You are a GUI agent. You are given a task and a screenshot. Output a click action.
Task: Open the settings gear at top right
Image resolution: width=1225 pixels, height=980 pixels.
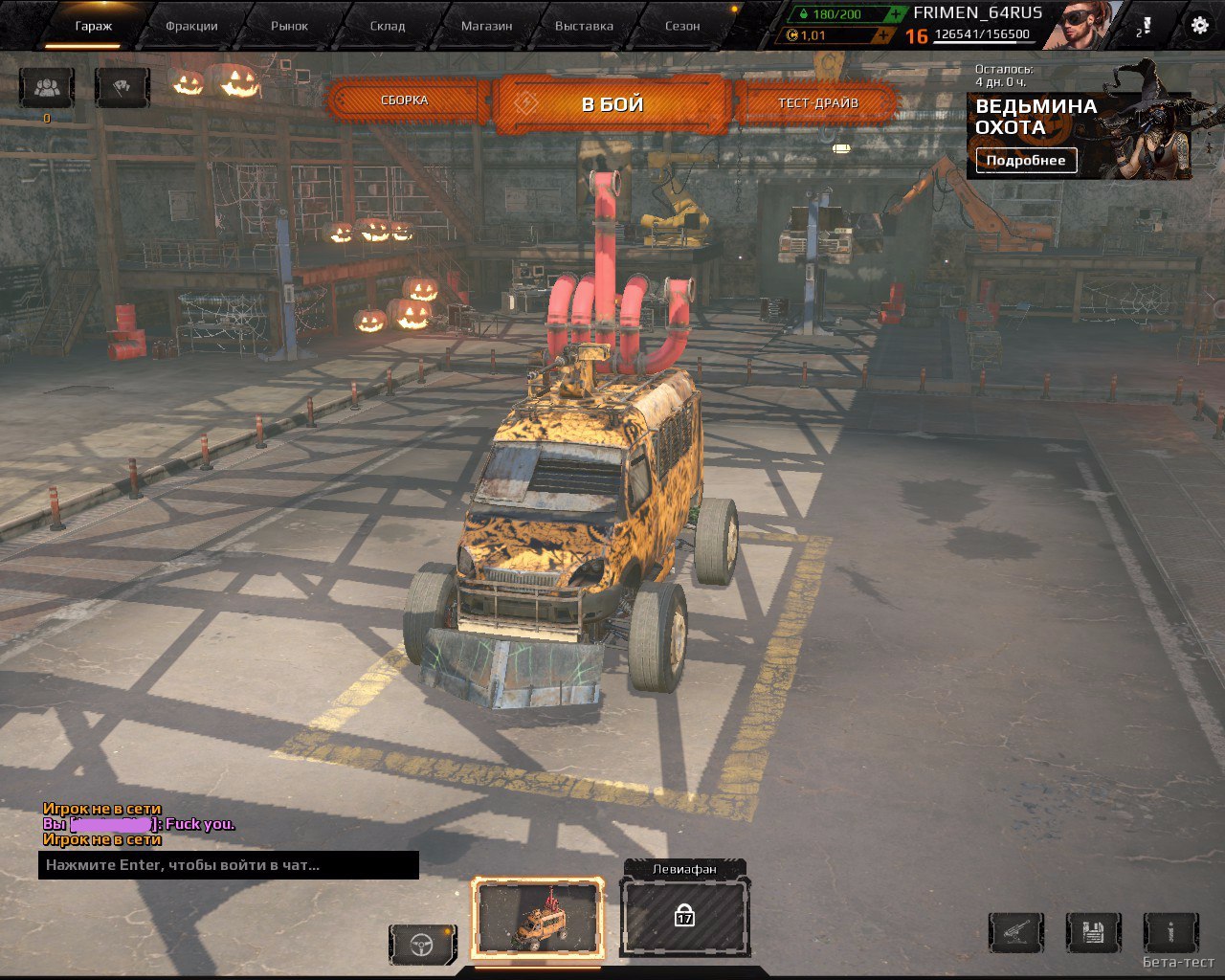click(x=1198, y=27)
